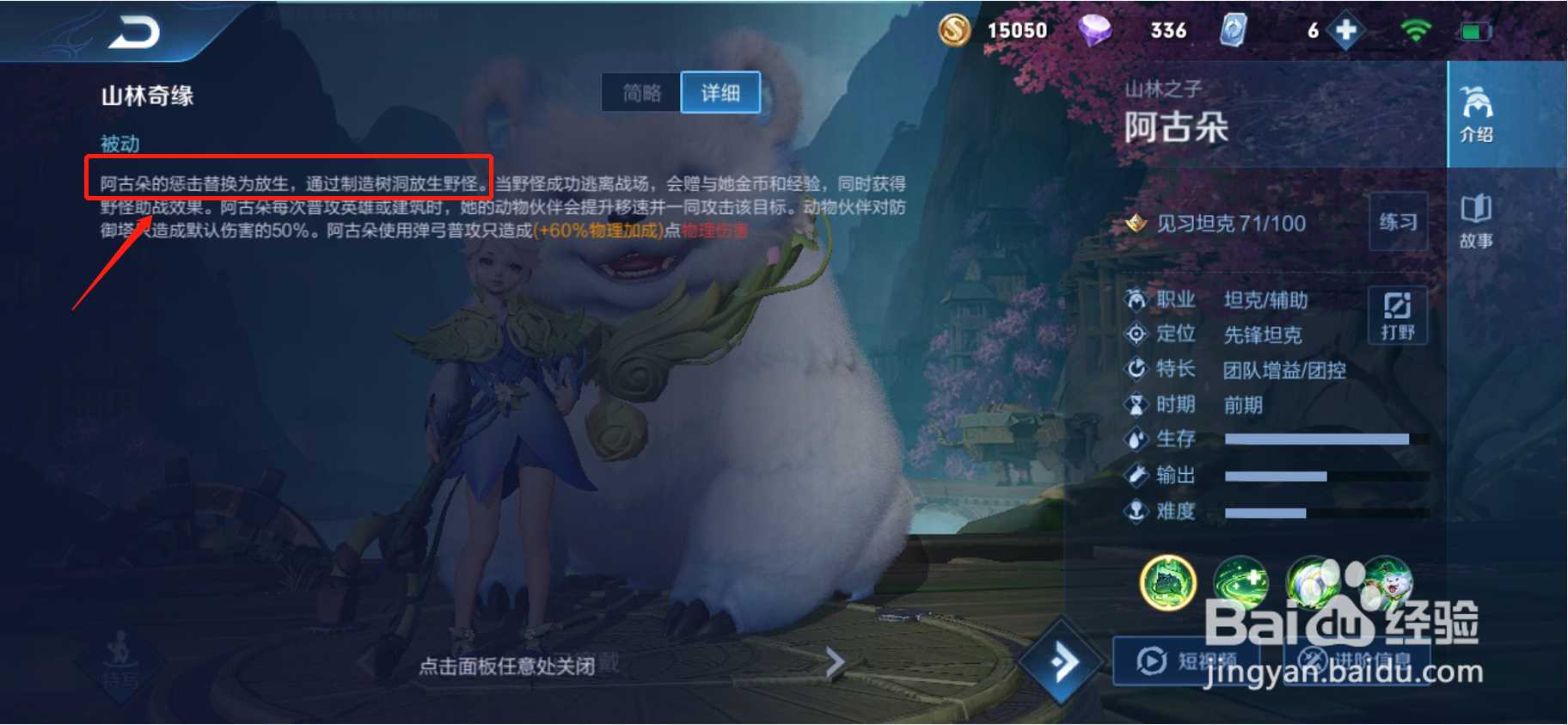Select the 介绍 introduction tab
The image size is (1568, 725).
click(1477, 116)
